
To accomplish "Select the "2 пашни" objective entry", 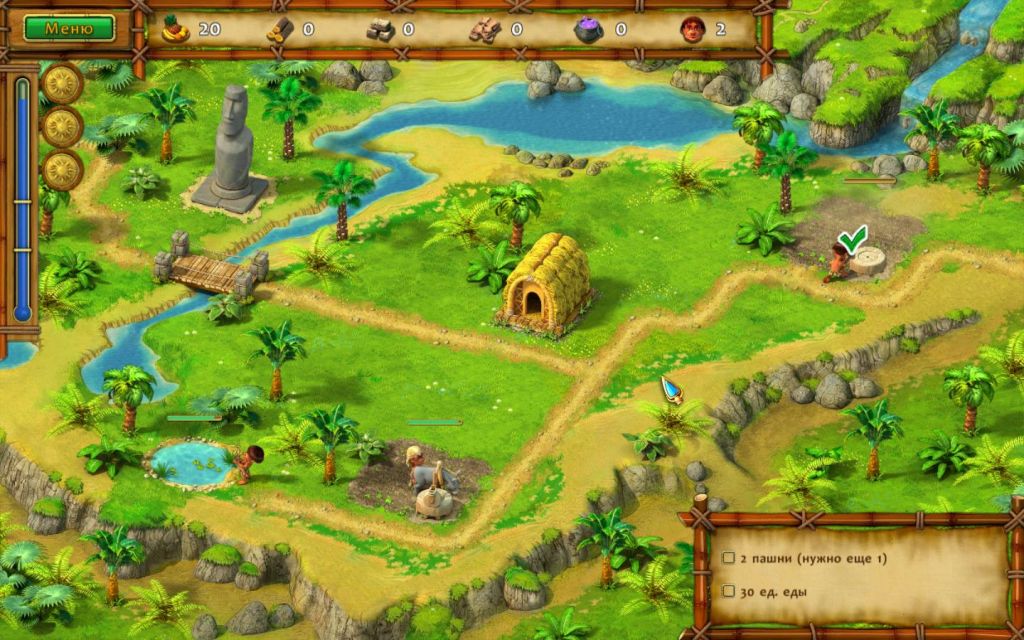I will pos(812,558).
